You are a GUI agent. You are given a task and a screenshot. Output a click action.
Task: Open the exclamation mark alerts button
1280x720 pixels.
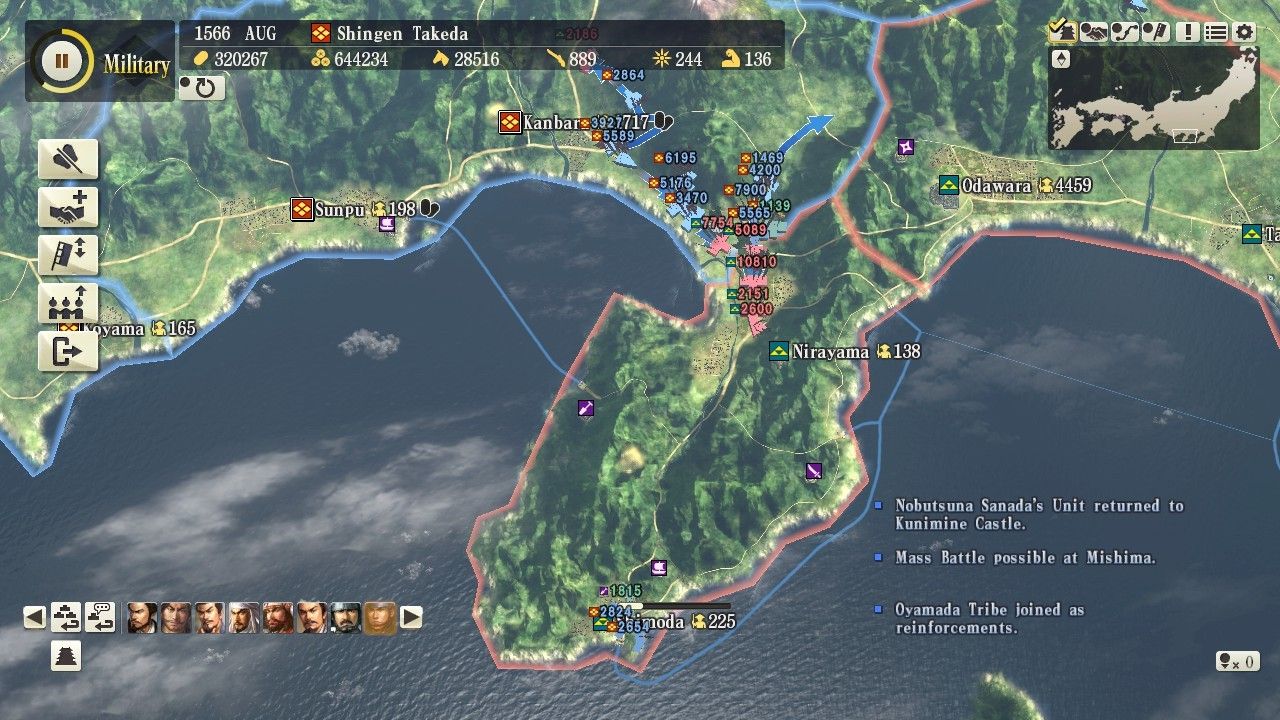(x=1187, y=32)
